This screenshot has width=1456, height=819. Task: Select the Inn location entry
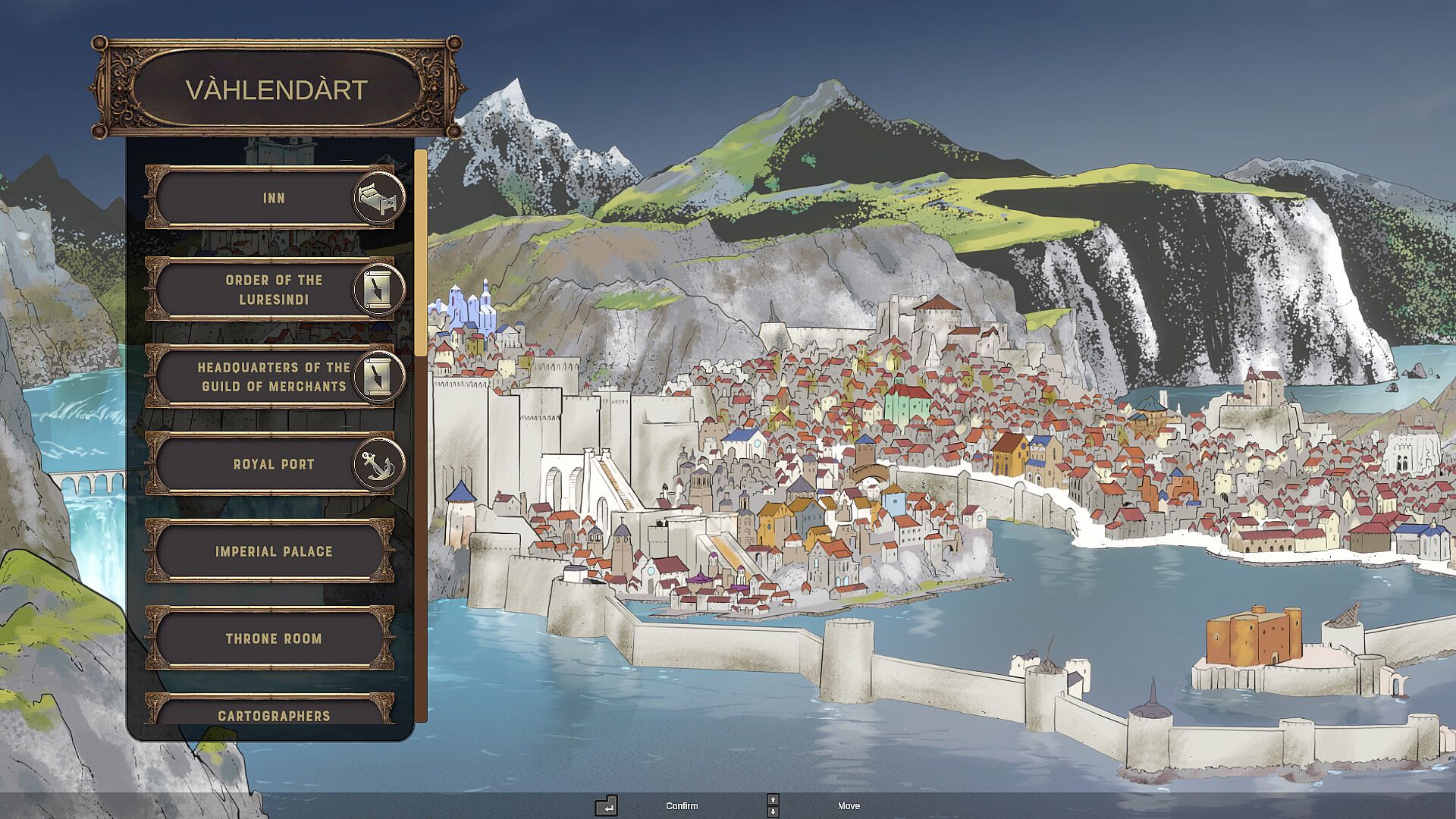[273, 198]
